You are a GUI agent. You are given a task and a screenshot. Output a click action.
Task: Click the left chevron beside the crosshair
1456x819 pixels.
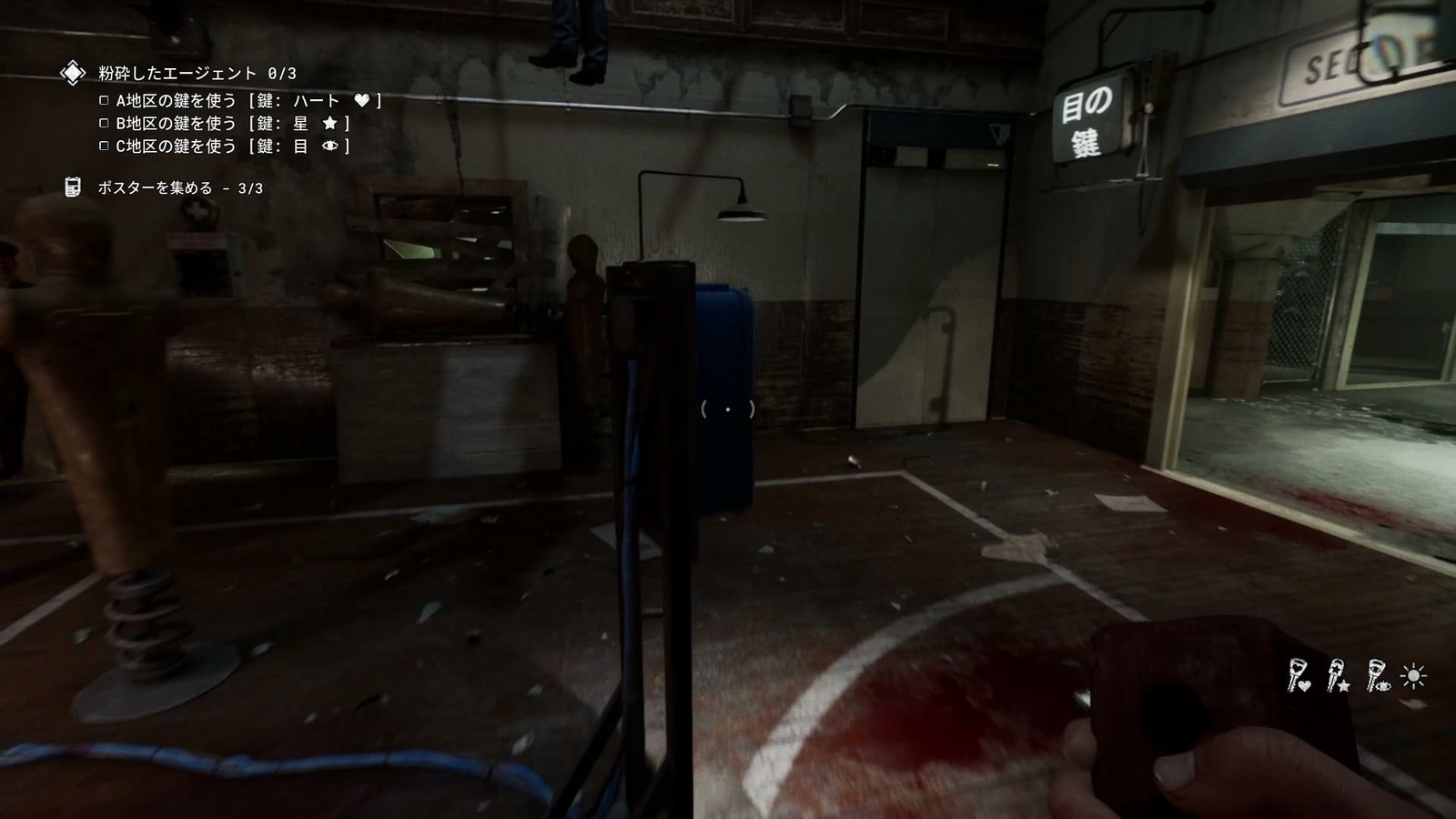703,410
